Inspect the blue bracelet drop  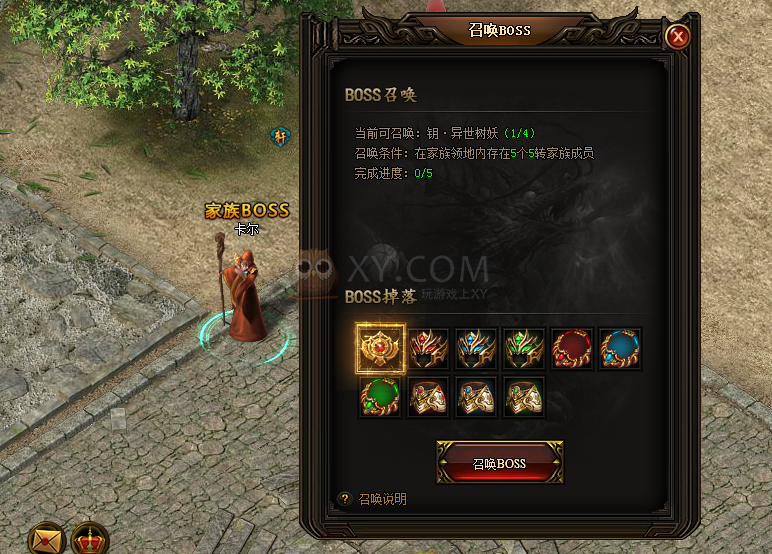(x=620, y=348)
